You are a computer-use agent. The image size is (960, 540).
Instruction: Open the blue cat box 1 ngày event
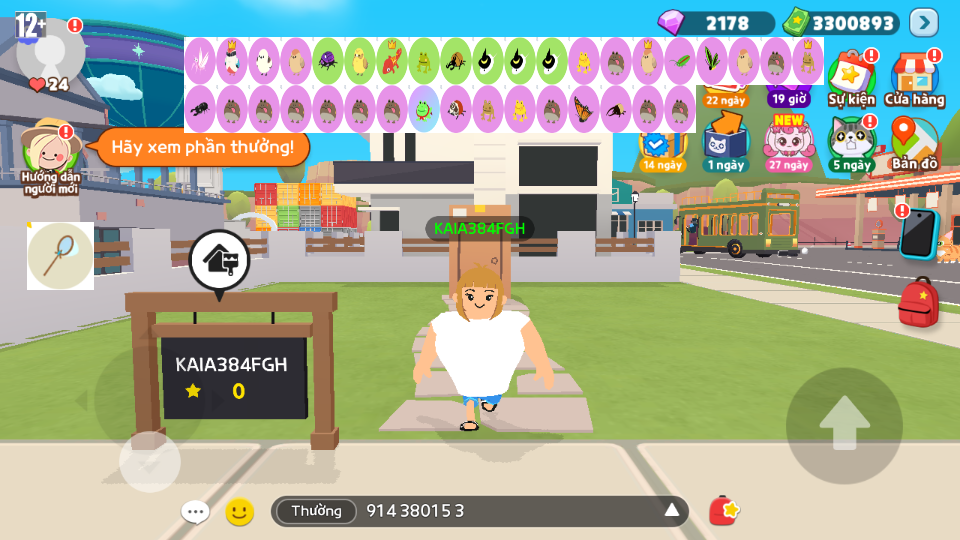tap(725, 143)
